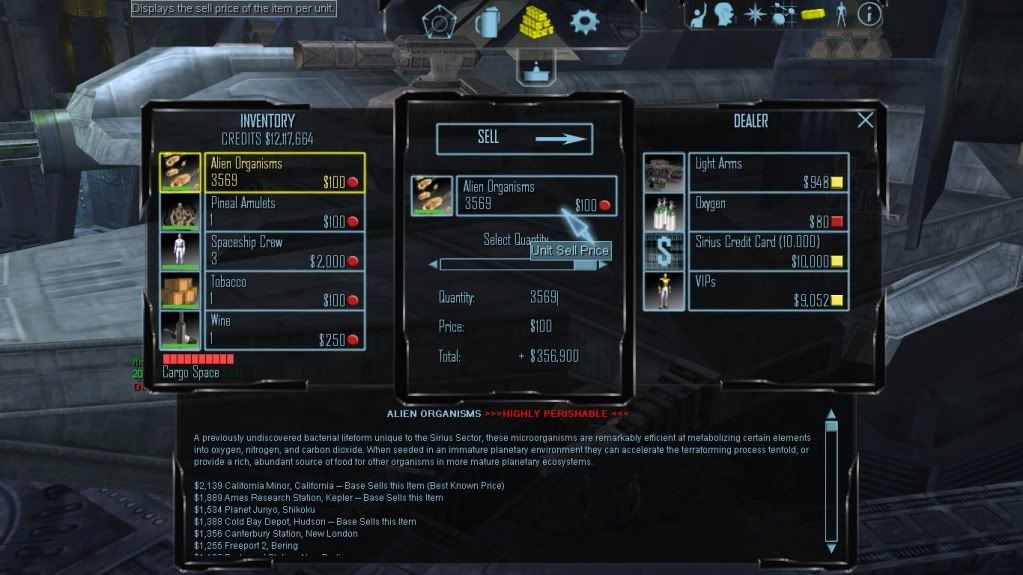Screen dimensions: 1023x575
Task: Close the trade window with the X
Action: point(865,120)
